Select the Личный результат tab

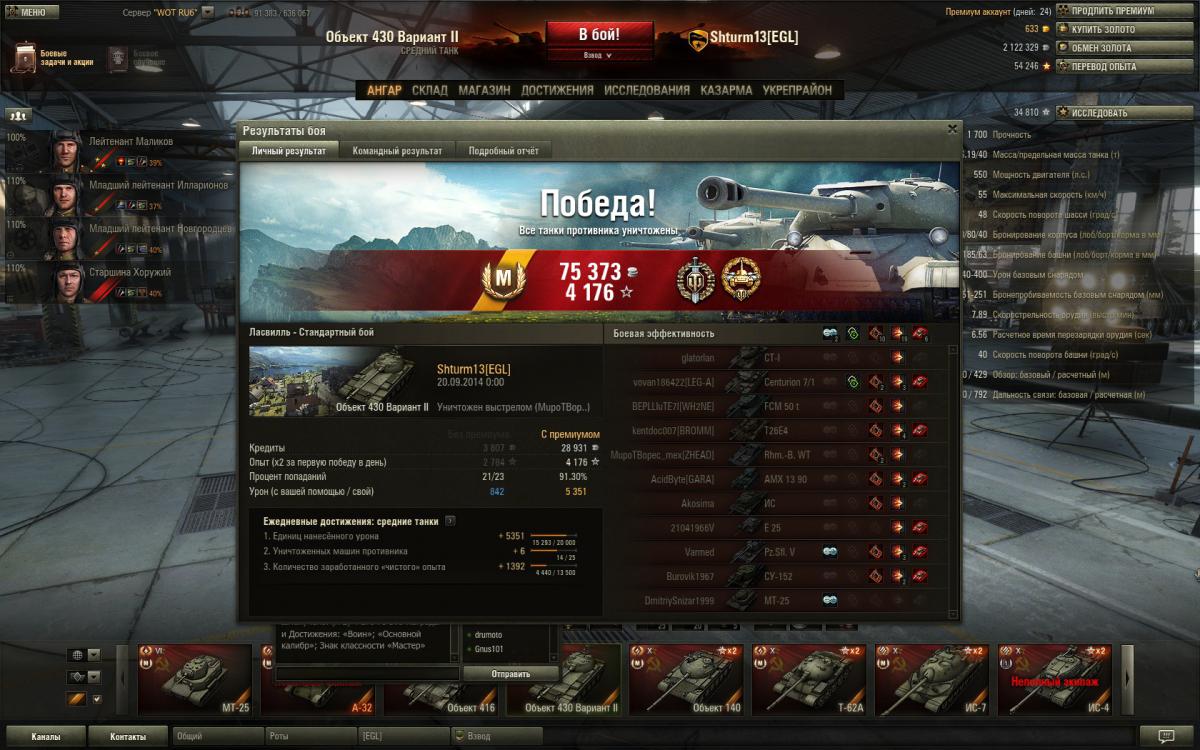[x=288, y=151]
